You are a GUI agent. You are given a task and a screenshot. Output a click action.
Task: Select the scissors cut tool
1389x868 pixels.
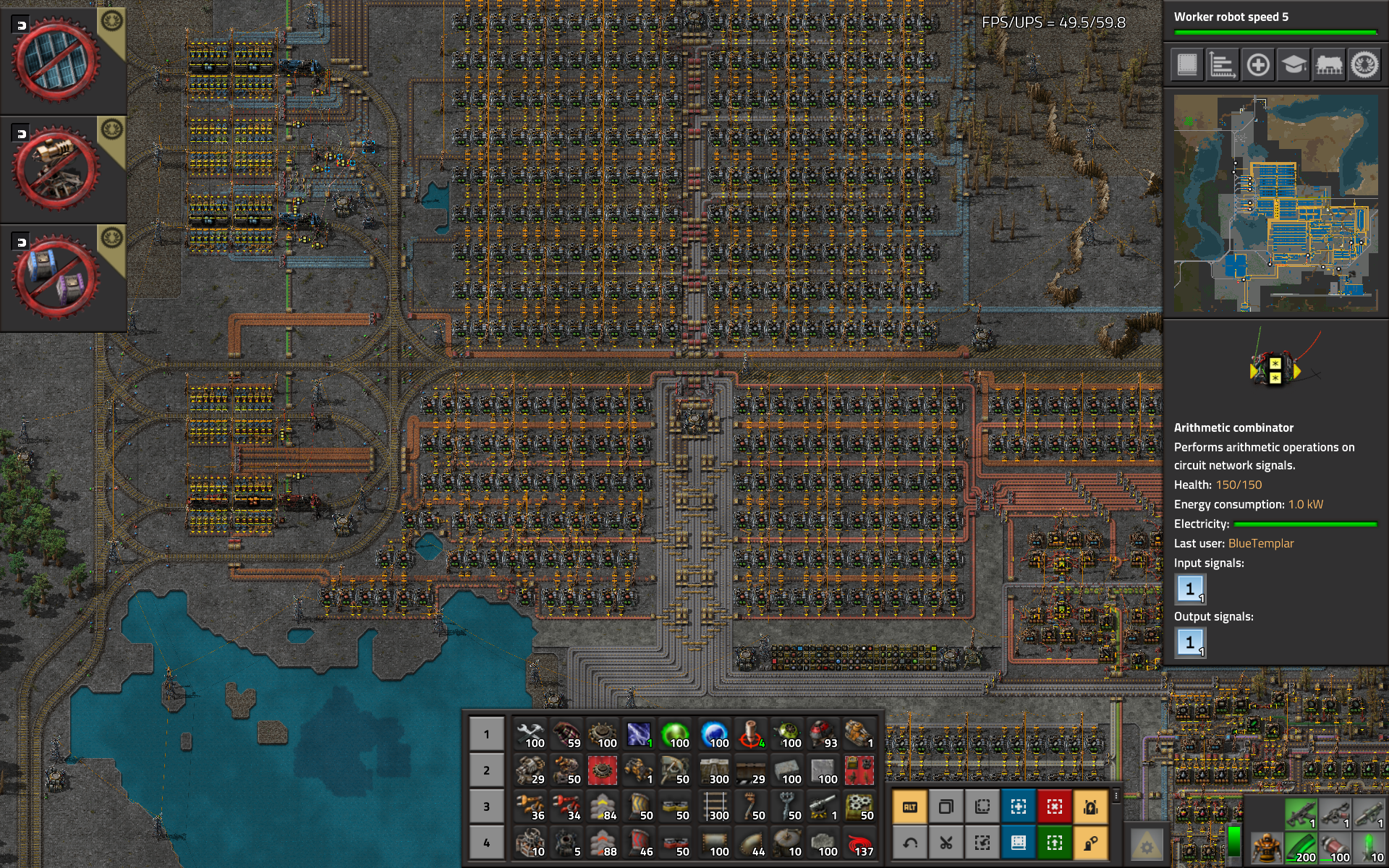[x=946, y=843]
